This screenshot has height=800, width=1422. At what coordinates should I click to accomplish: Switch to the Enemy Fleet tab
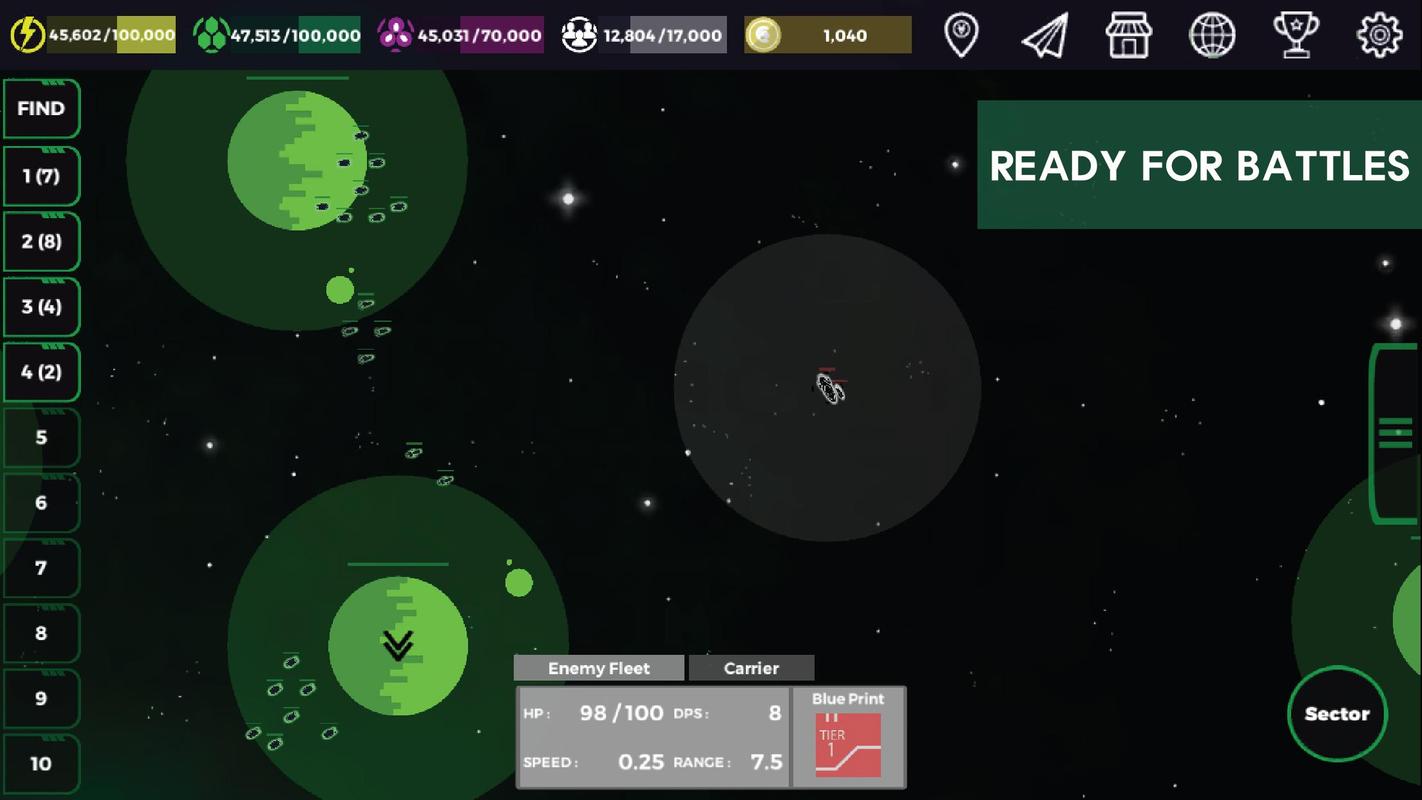click(x=599, y=668)
